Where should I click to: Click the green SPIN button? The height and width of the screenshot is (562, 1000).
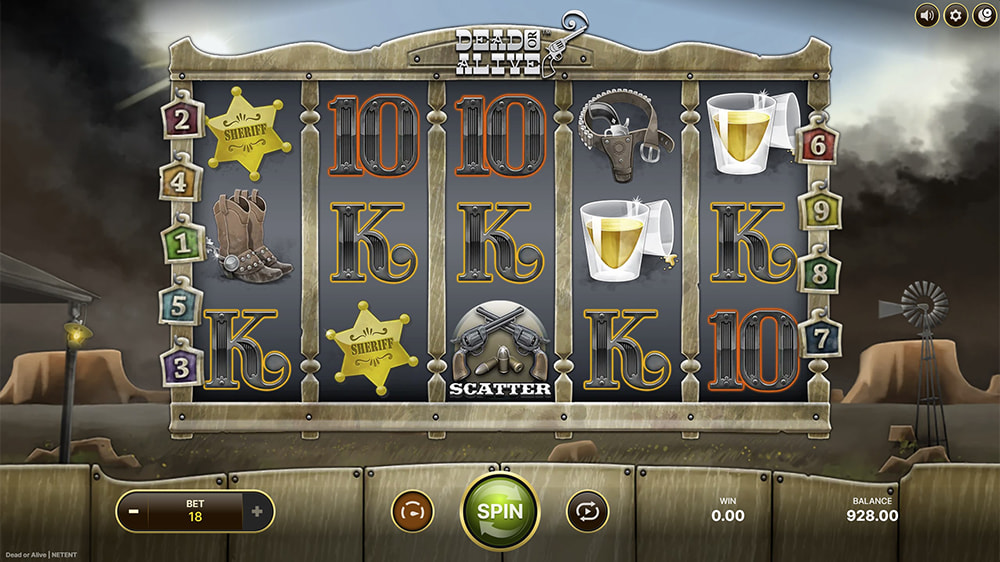point(499,510)
